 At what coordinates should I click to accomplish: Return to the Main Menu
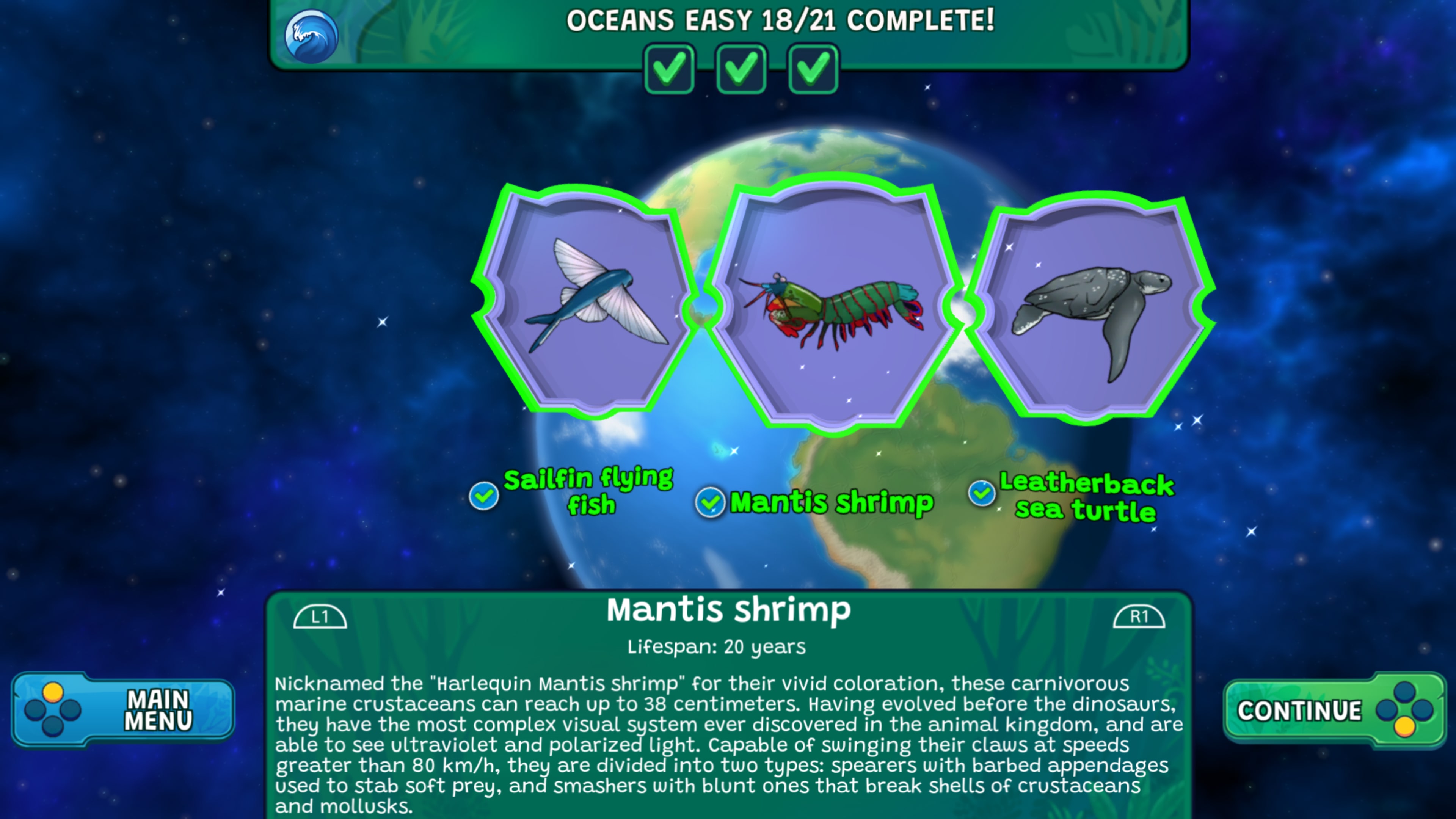[x=123, y=710]
